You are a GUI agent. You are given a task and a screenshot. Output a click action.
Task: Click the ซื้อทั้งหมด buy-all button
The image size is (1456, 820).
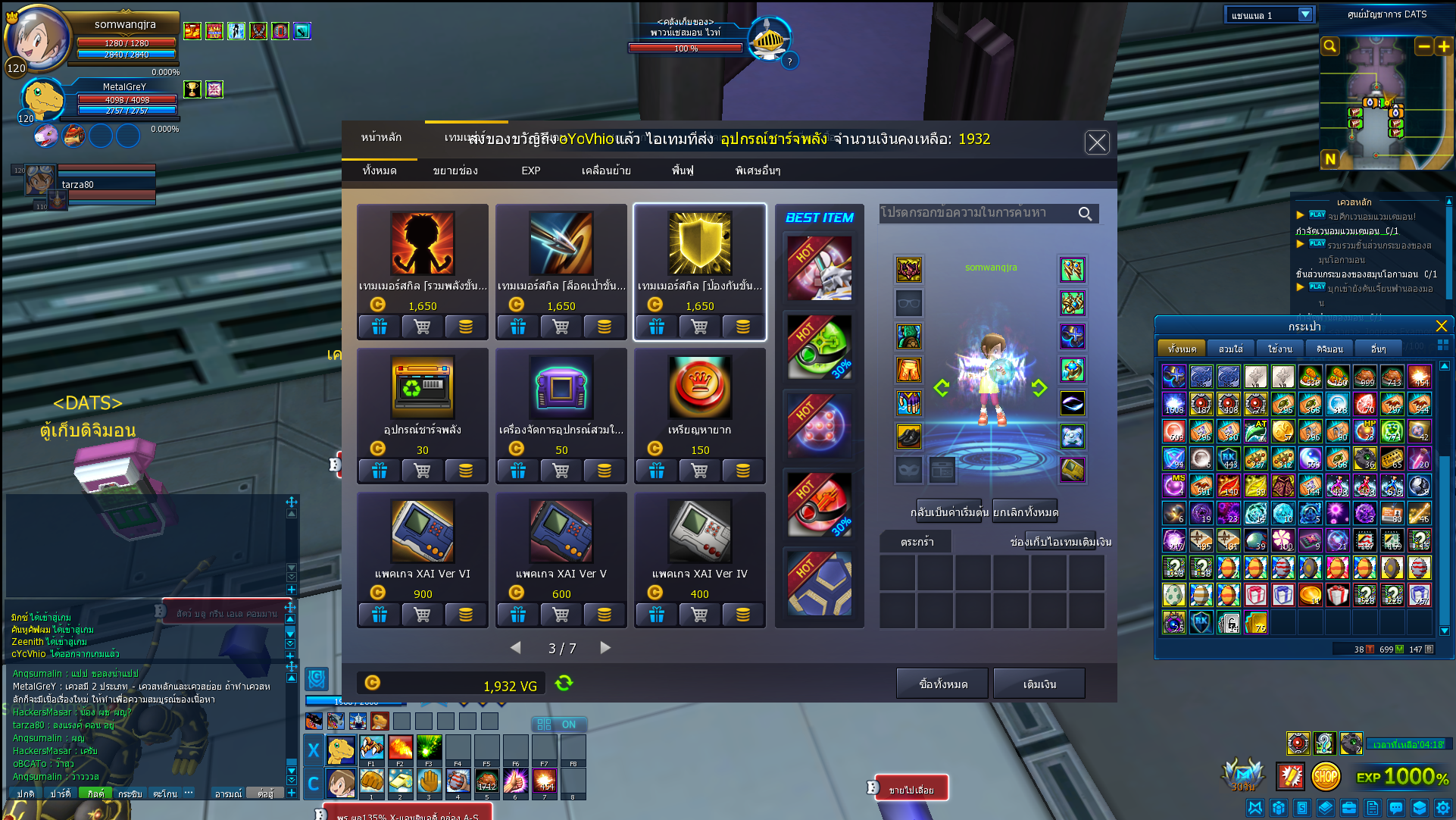click(x=942, y=684)
